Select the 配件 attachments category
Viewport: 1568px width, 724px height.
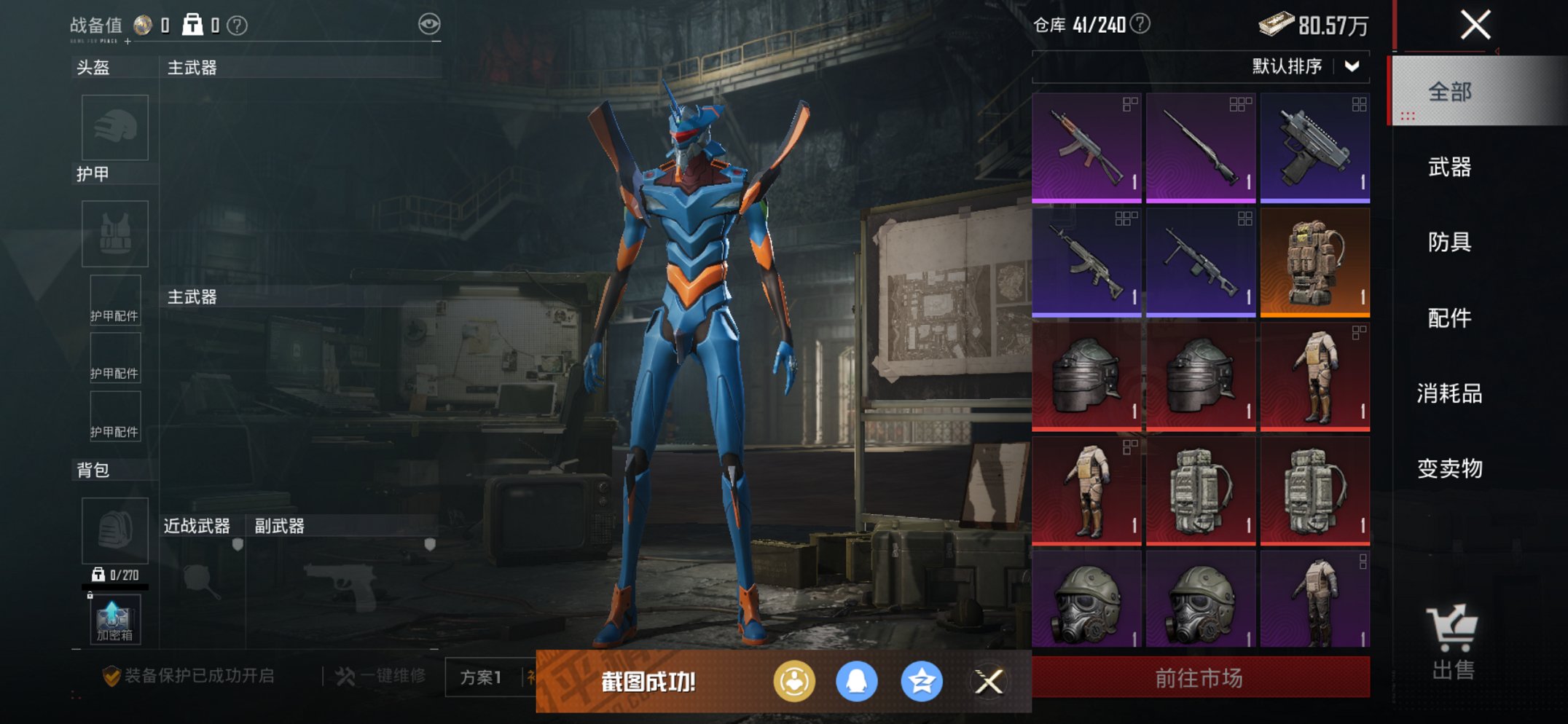(x=1450, y=318)
